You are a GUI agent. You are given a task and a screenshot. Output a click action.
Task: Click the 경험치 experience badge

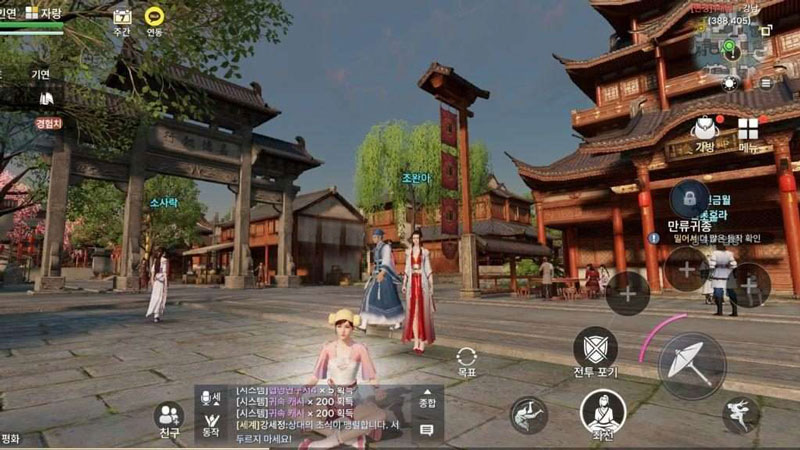click(48, 124)
